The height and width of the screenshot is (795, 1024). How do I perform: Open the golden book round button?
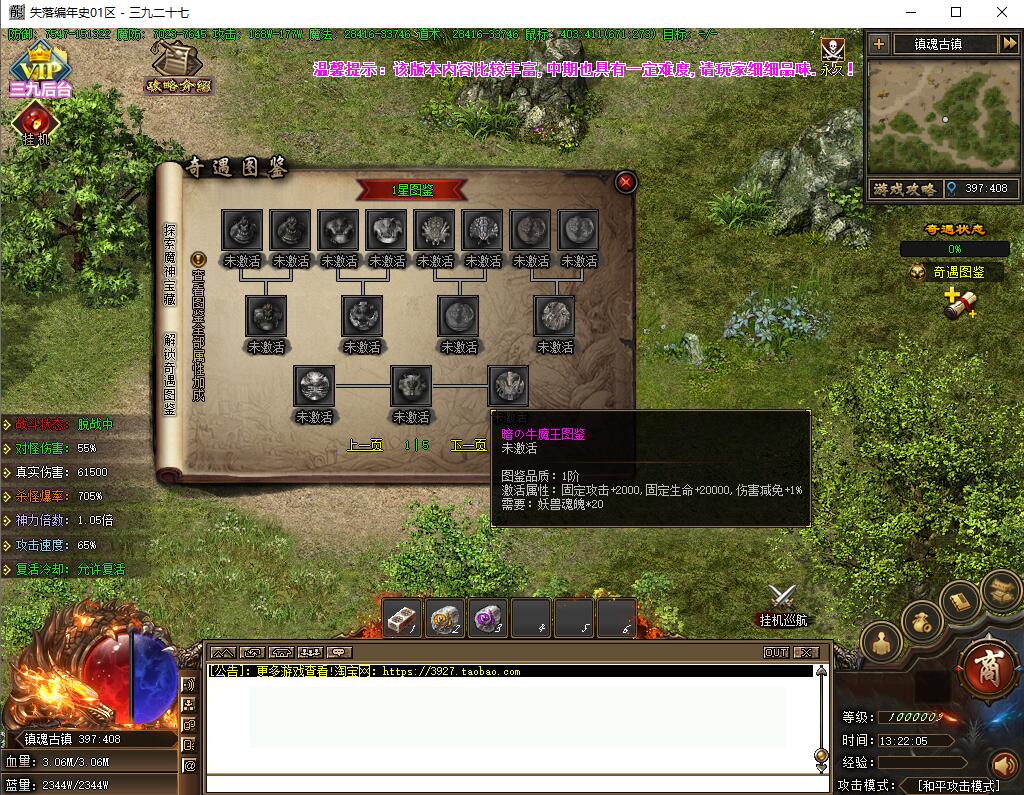tap(961, 601)
